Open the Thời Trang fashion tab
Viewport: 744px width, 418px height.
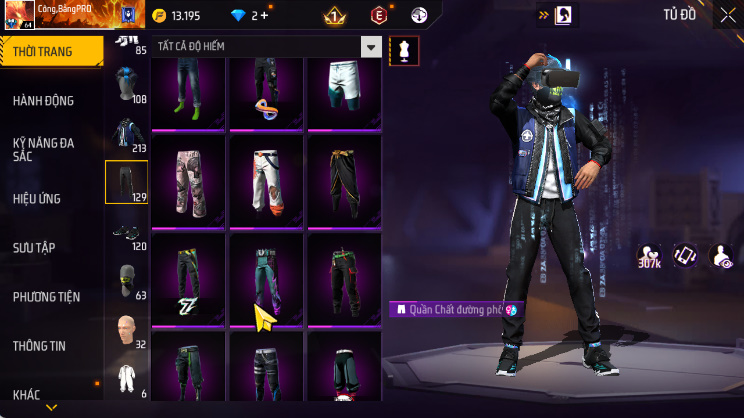pyautogui.click(x=50, y=52)
